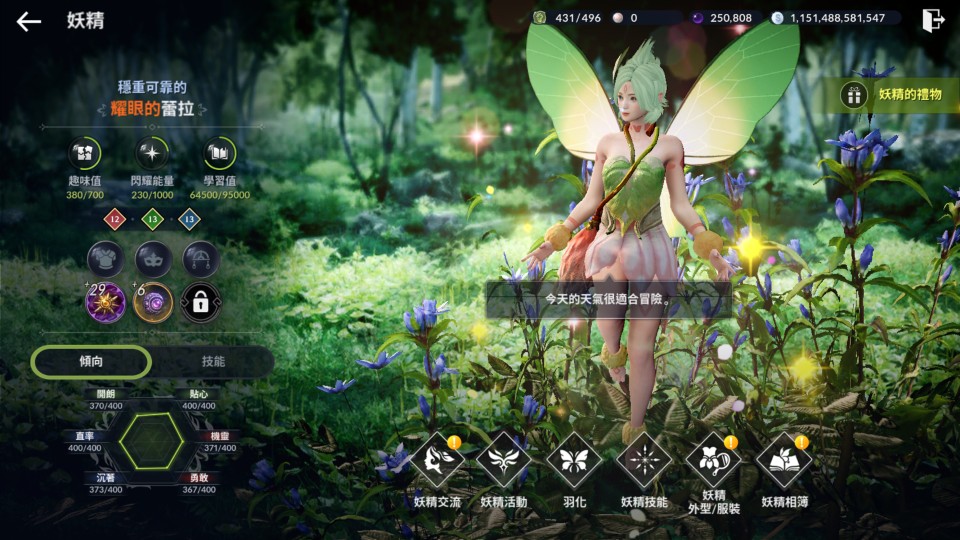Select the empty mask equipment slot

click(153, 259)
